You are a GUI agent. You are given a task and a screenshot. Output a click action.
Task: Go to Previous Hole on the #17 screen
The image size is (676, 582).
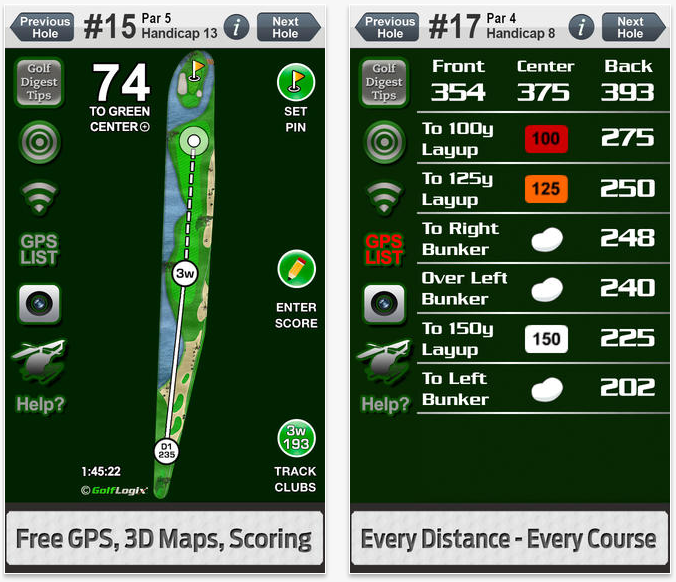coord(391,27)
